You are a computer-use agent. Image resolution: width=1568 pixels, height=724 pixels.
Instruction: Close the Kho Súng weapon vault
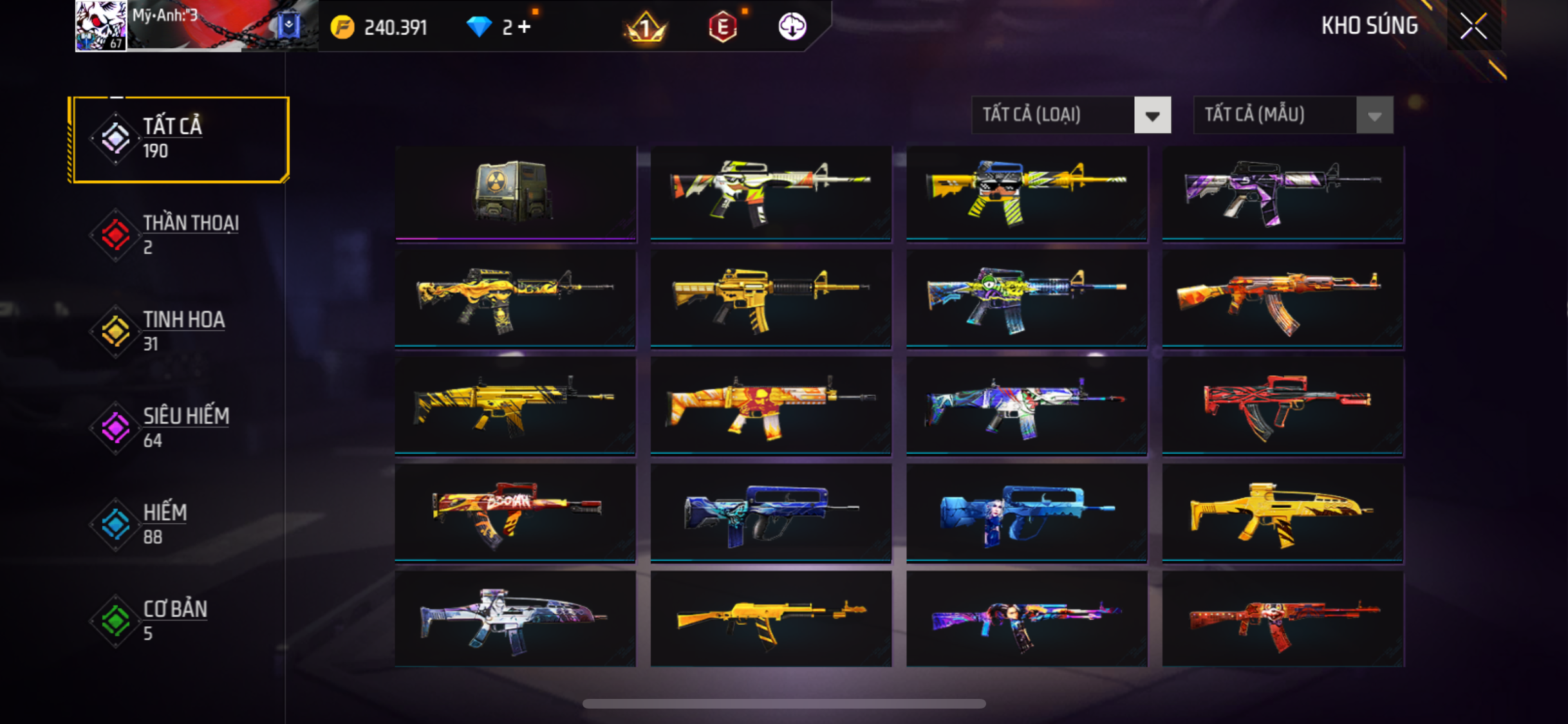[1473, 26]
